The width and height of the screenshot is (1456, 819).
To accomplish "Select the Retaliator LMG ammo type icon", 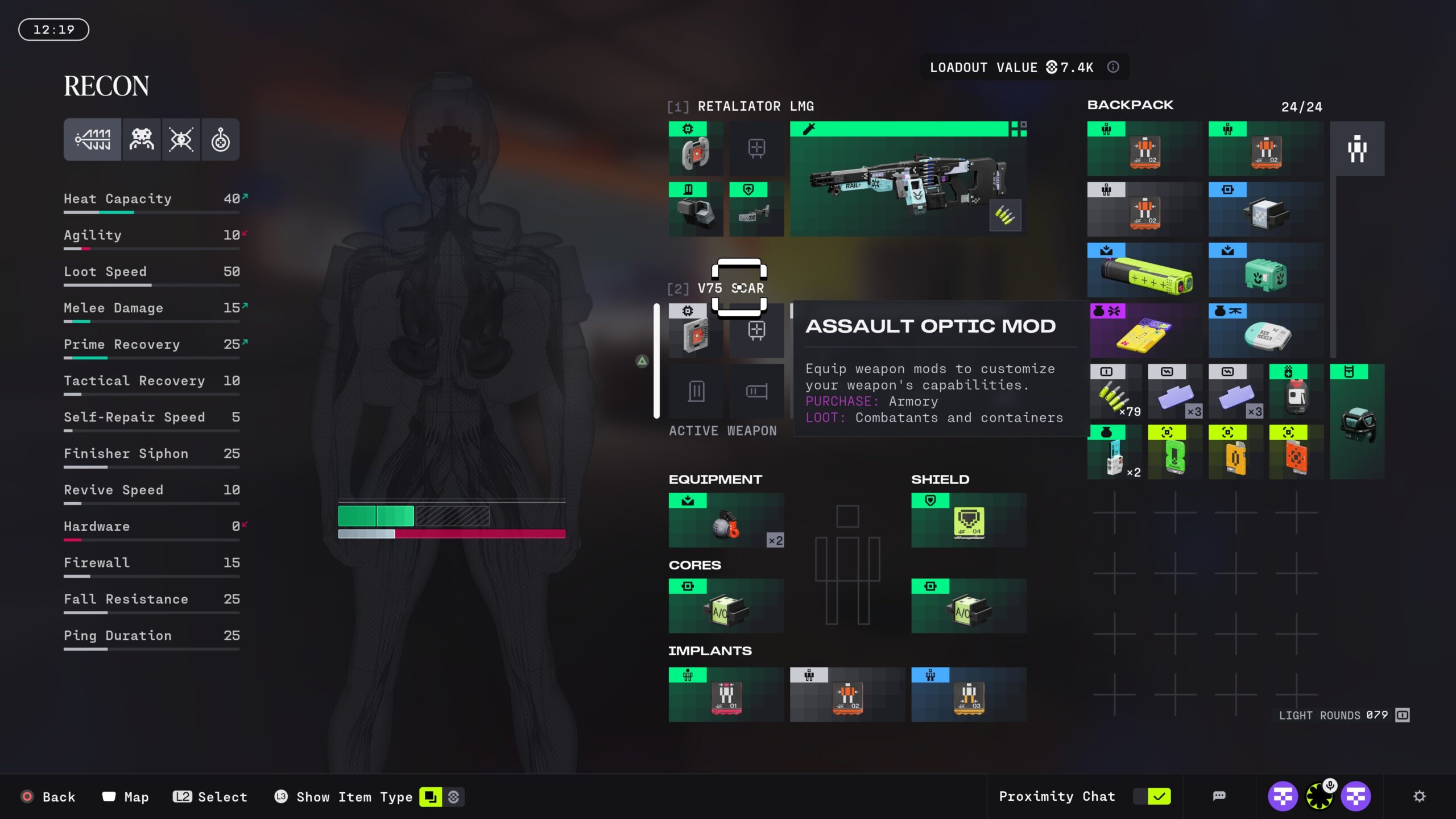I will [x=1005, y=216].
